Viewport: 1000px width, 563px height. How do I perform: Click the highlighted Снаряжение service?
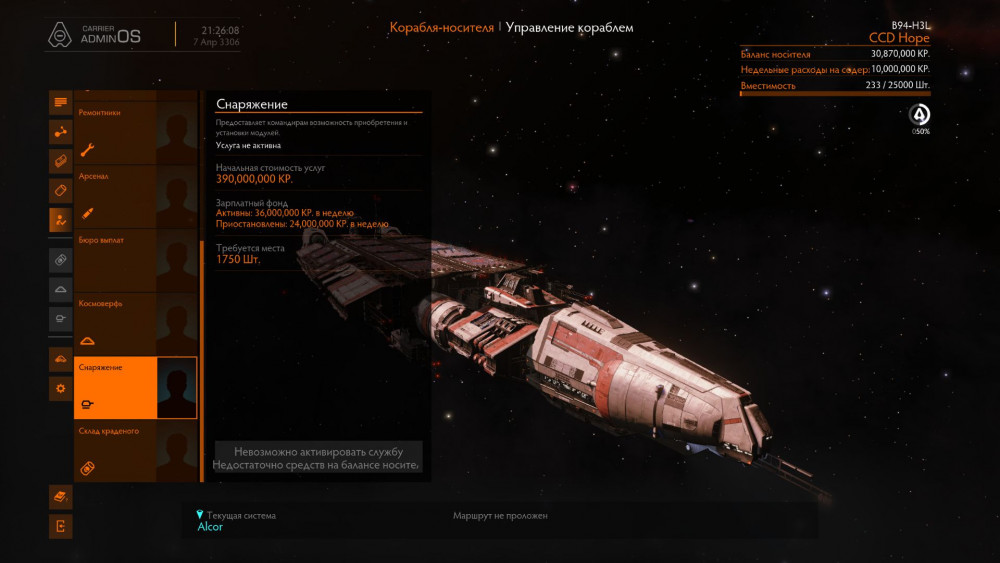click(x=135, y=387)
